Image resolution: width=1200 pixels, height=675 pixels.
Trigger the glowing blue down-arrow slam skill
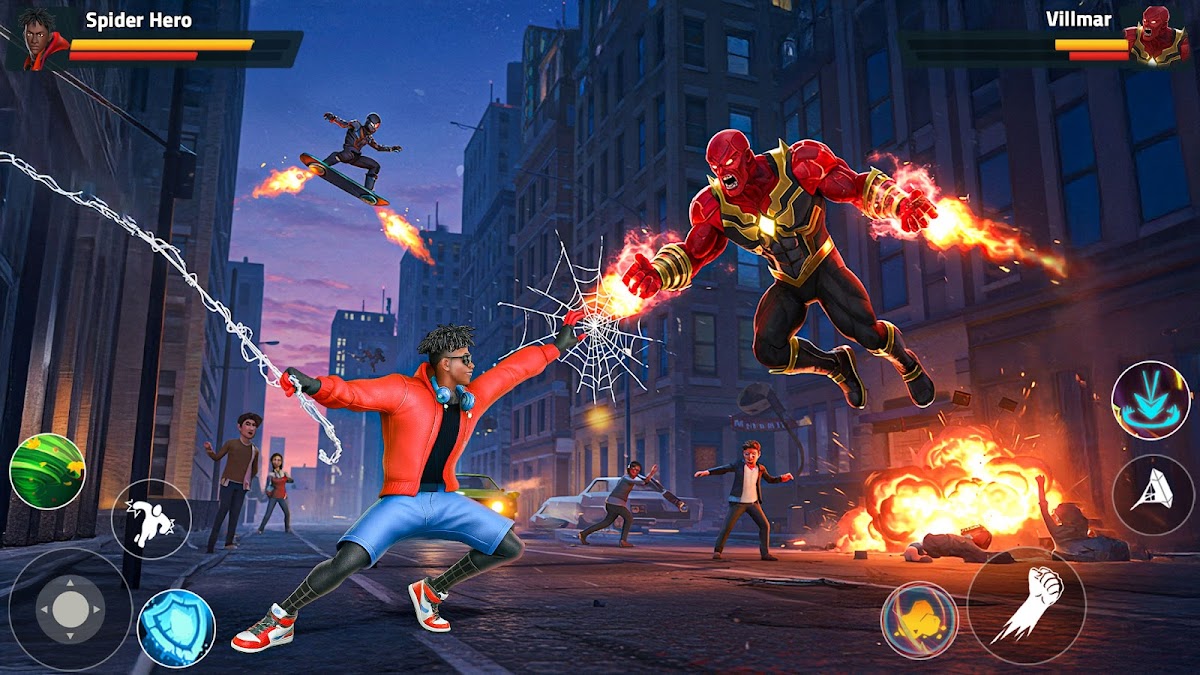[1150, 400]
